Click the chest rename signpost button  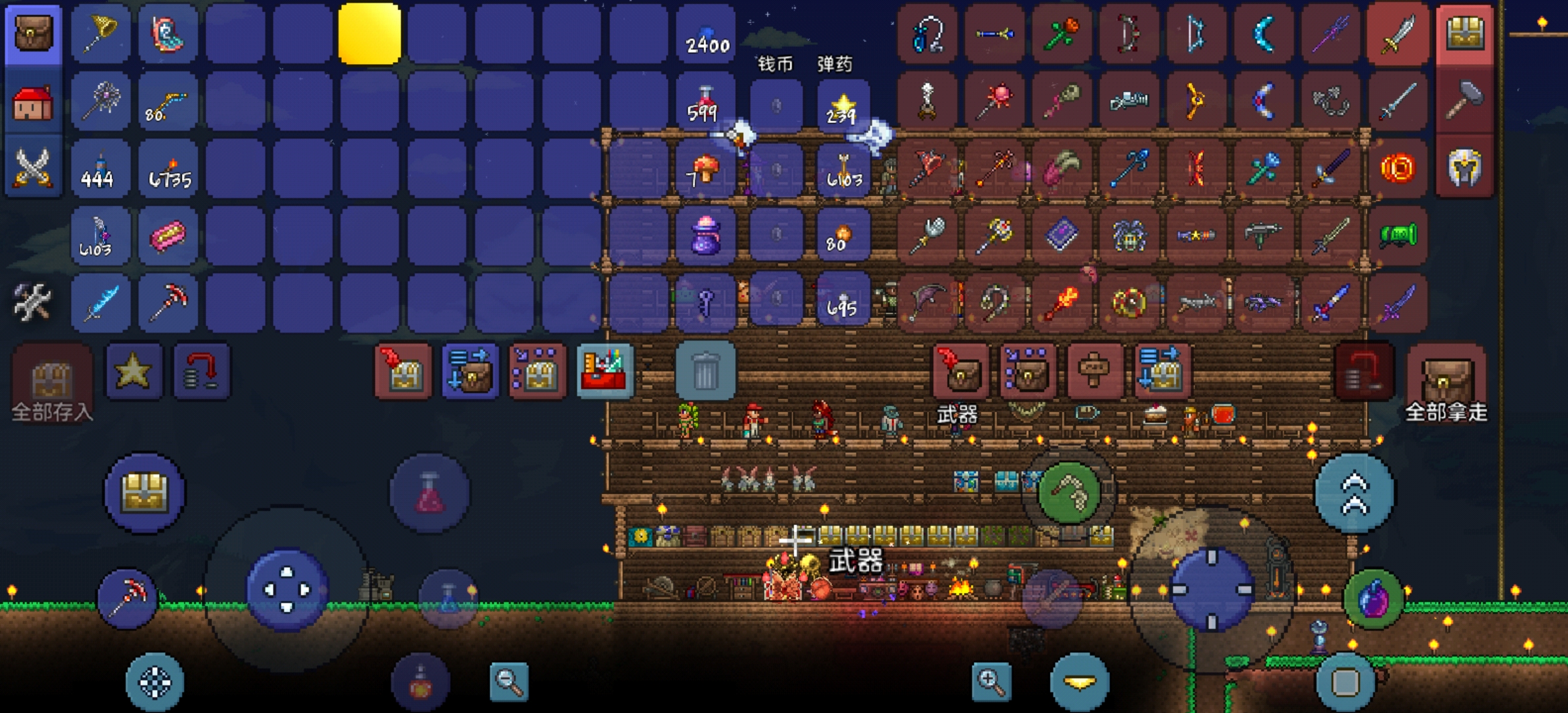click(1094, 371)
